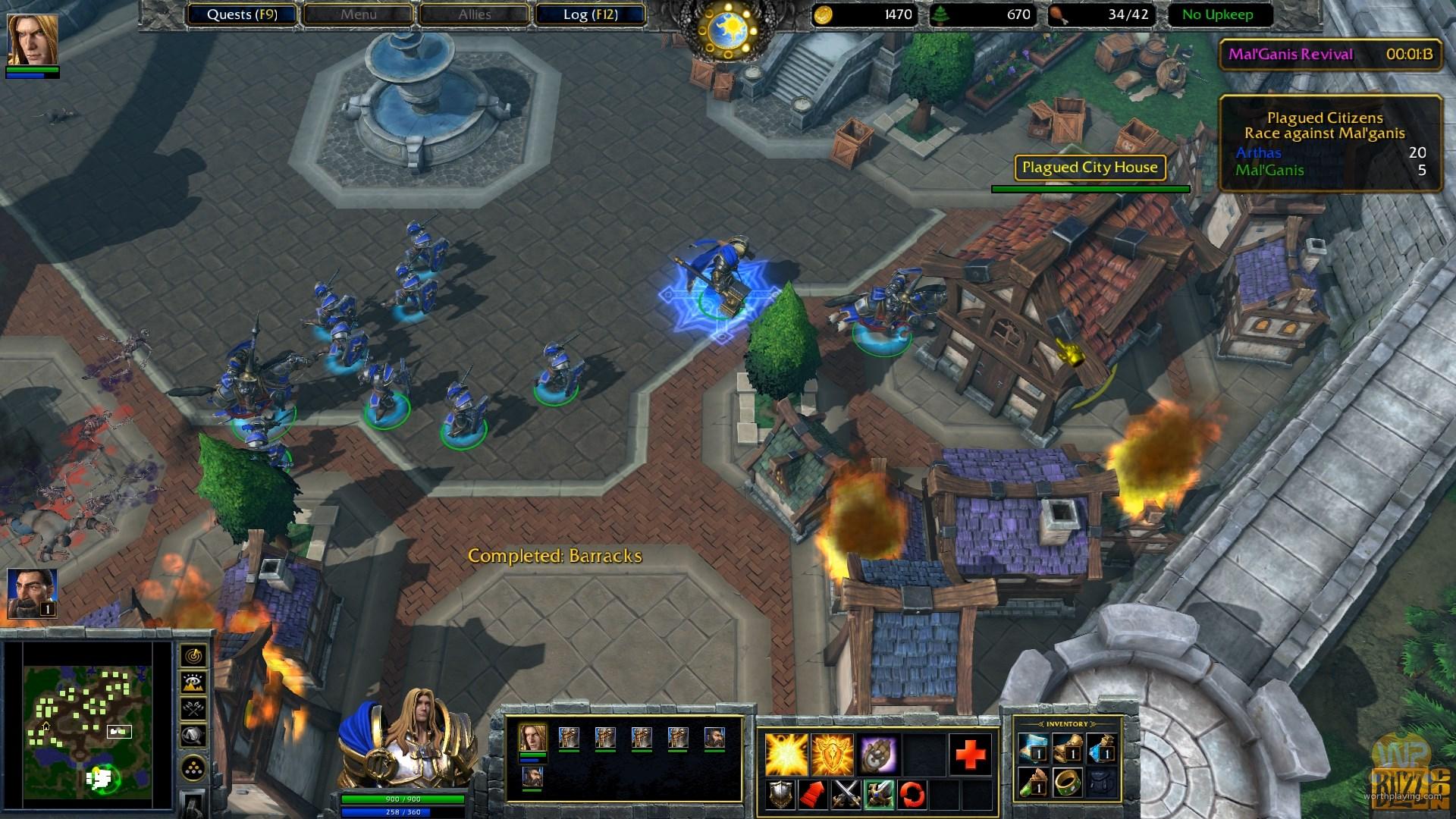Open the Log (F12) window
This screenshot has height=819, width=1456.
pos(591,14)
